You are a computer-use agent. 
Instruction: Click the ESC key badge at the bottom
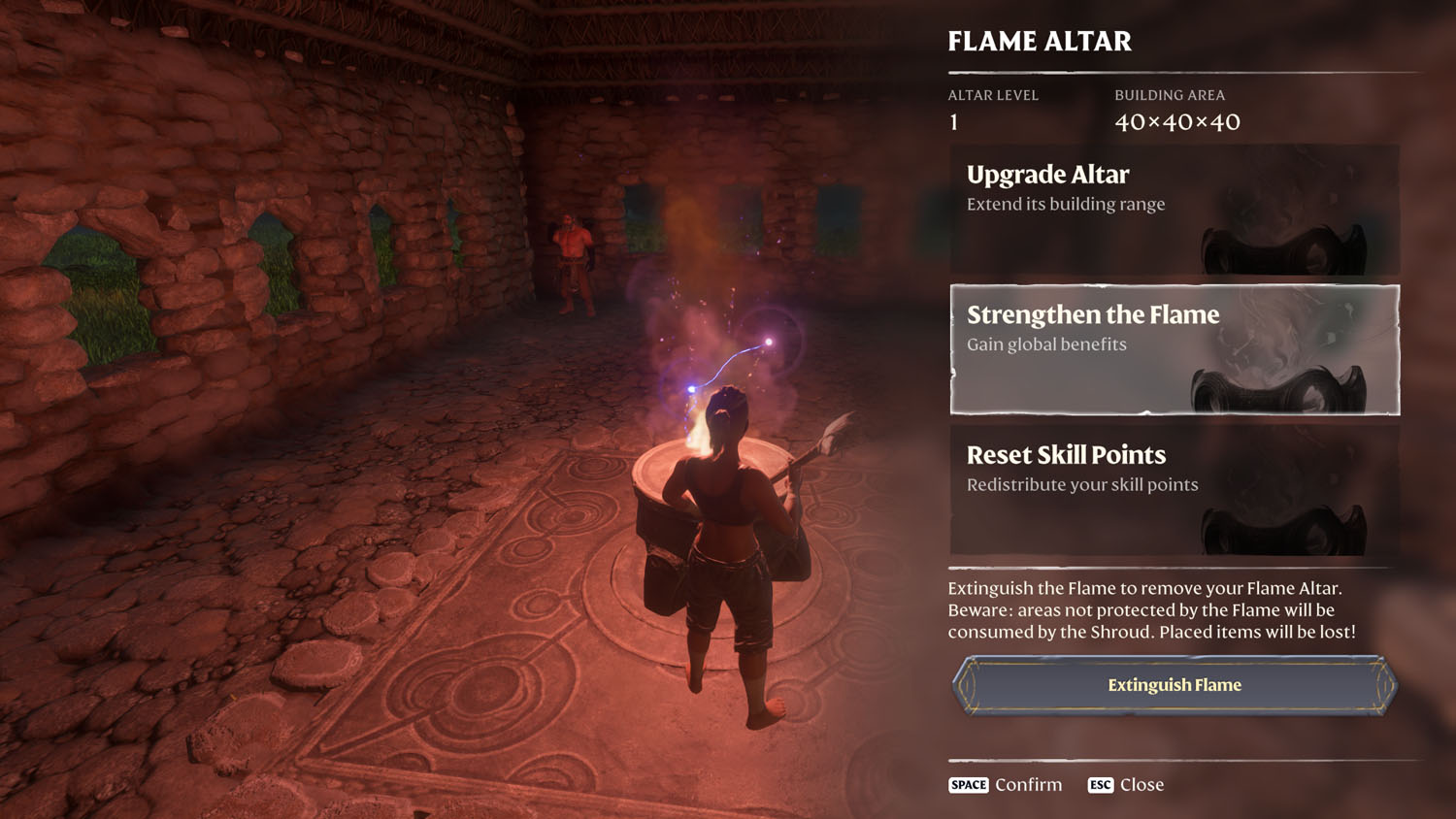1101,785
